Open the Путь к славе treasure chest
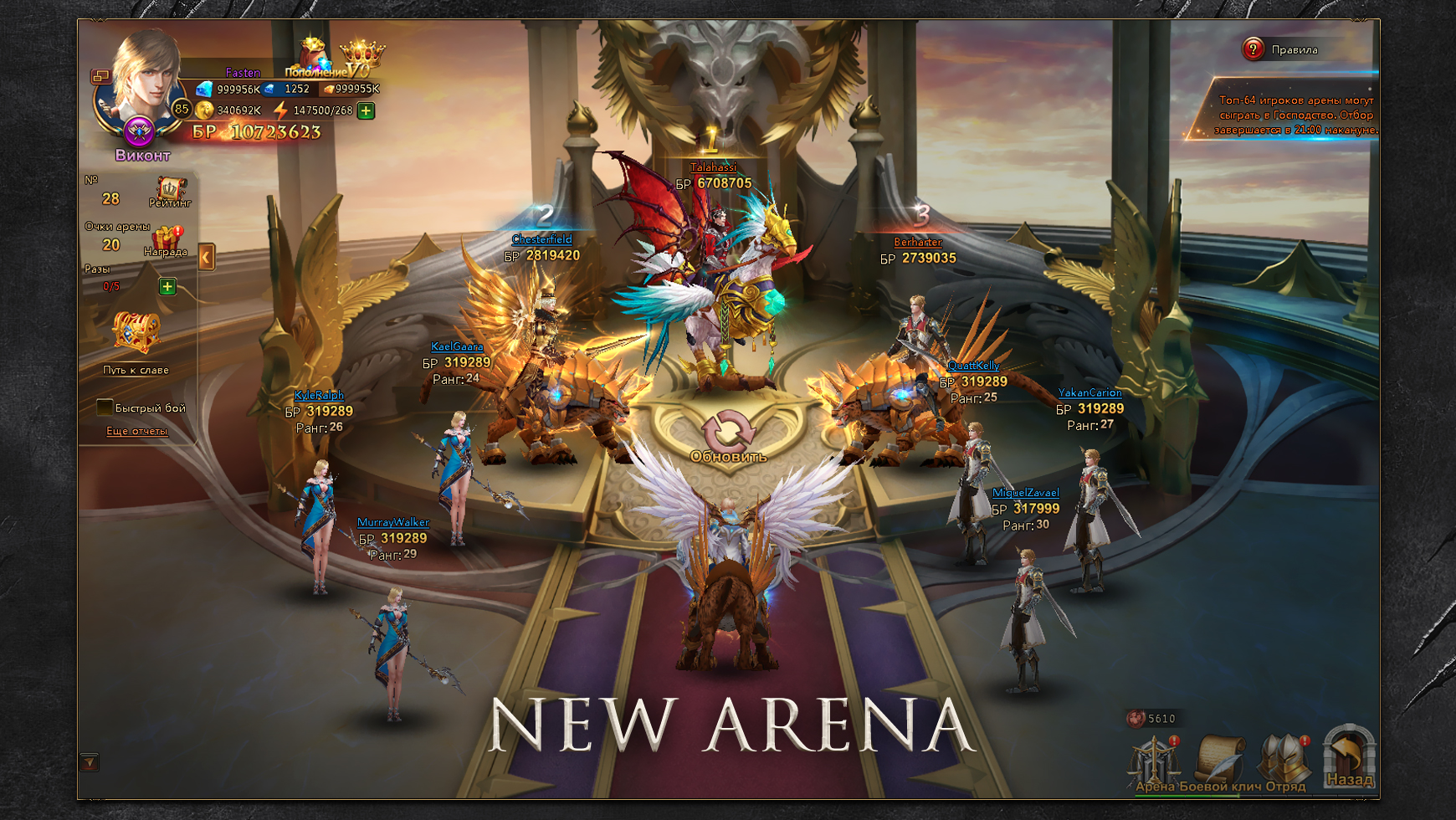 136,334
